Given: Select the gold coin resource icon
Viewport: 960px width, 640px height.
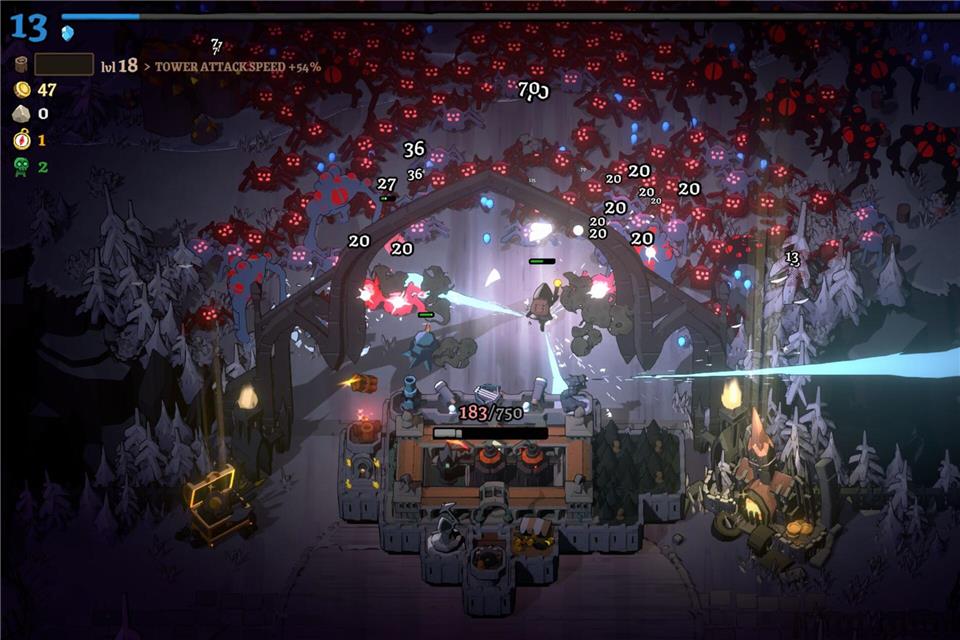Looking at the screenshot, I should [x=21, y=90].
